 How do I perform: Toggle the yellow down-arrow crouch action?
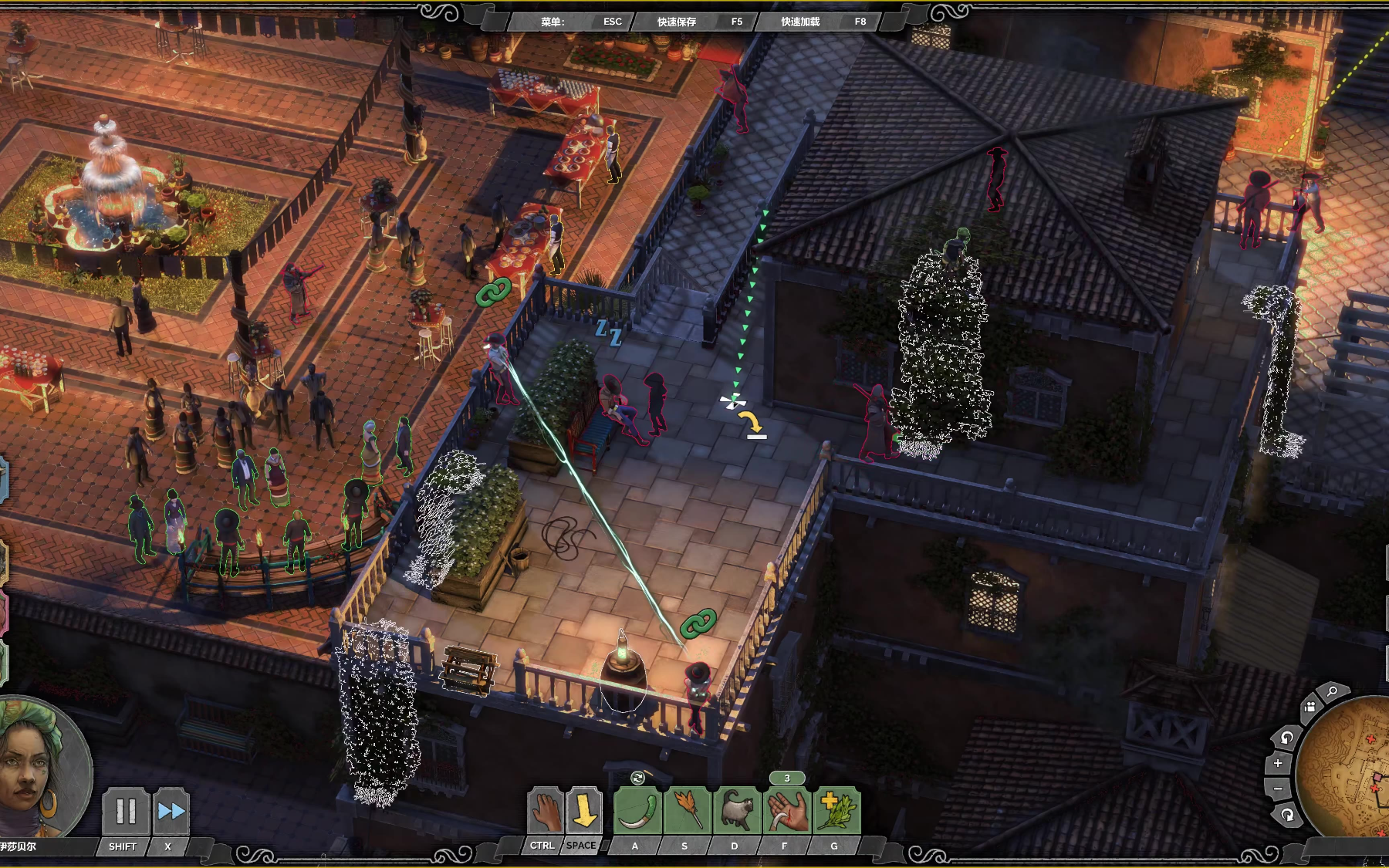(x=584, y=810)
